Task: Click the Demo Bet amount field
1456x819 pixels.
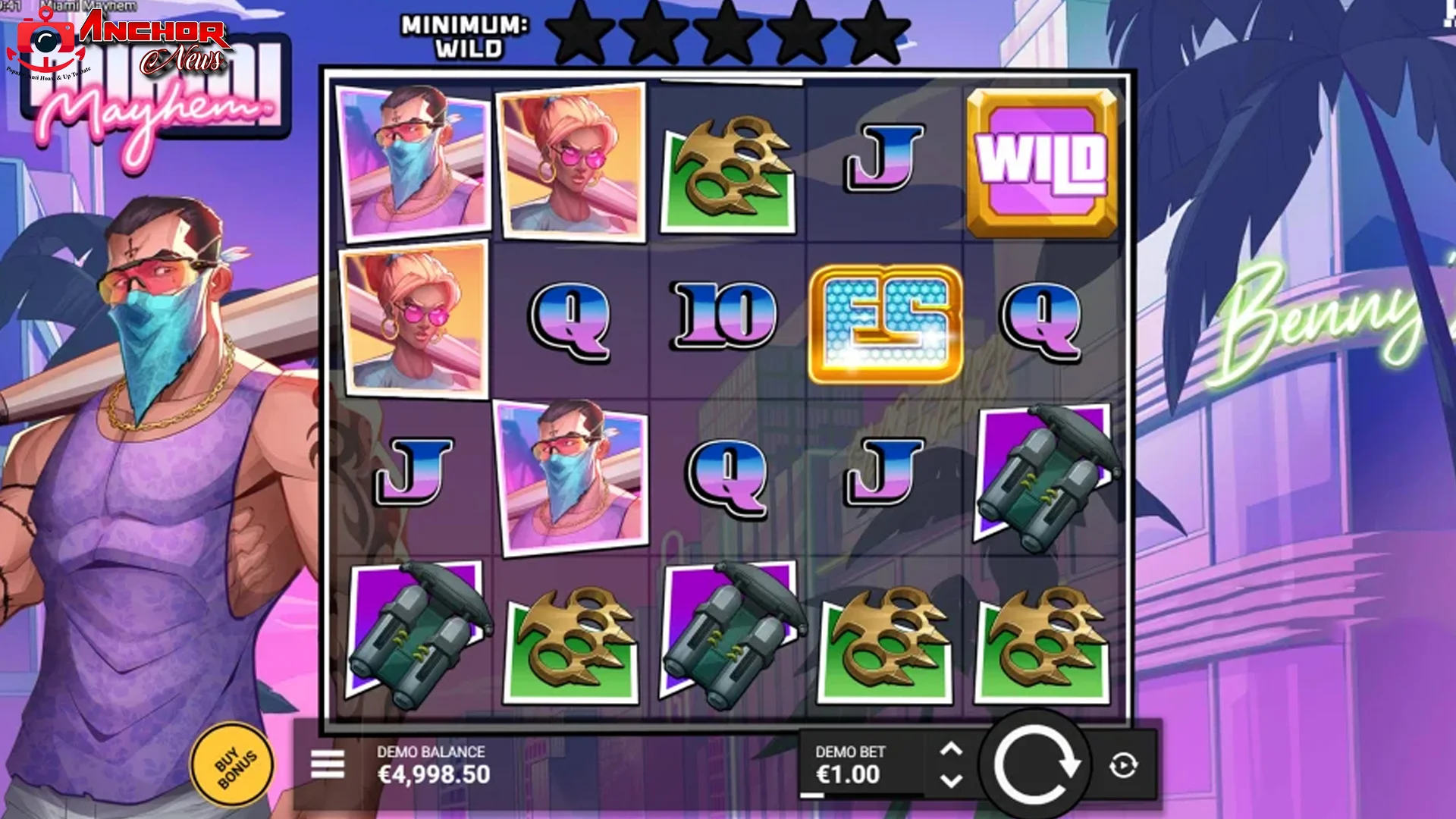Action: (x=849, y=775)
